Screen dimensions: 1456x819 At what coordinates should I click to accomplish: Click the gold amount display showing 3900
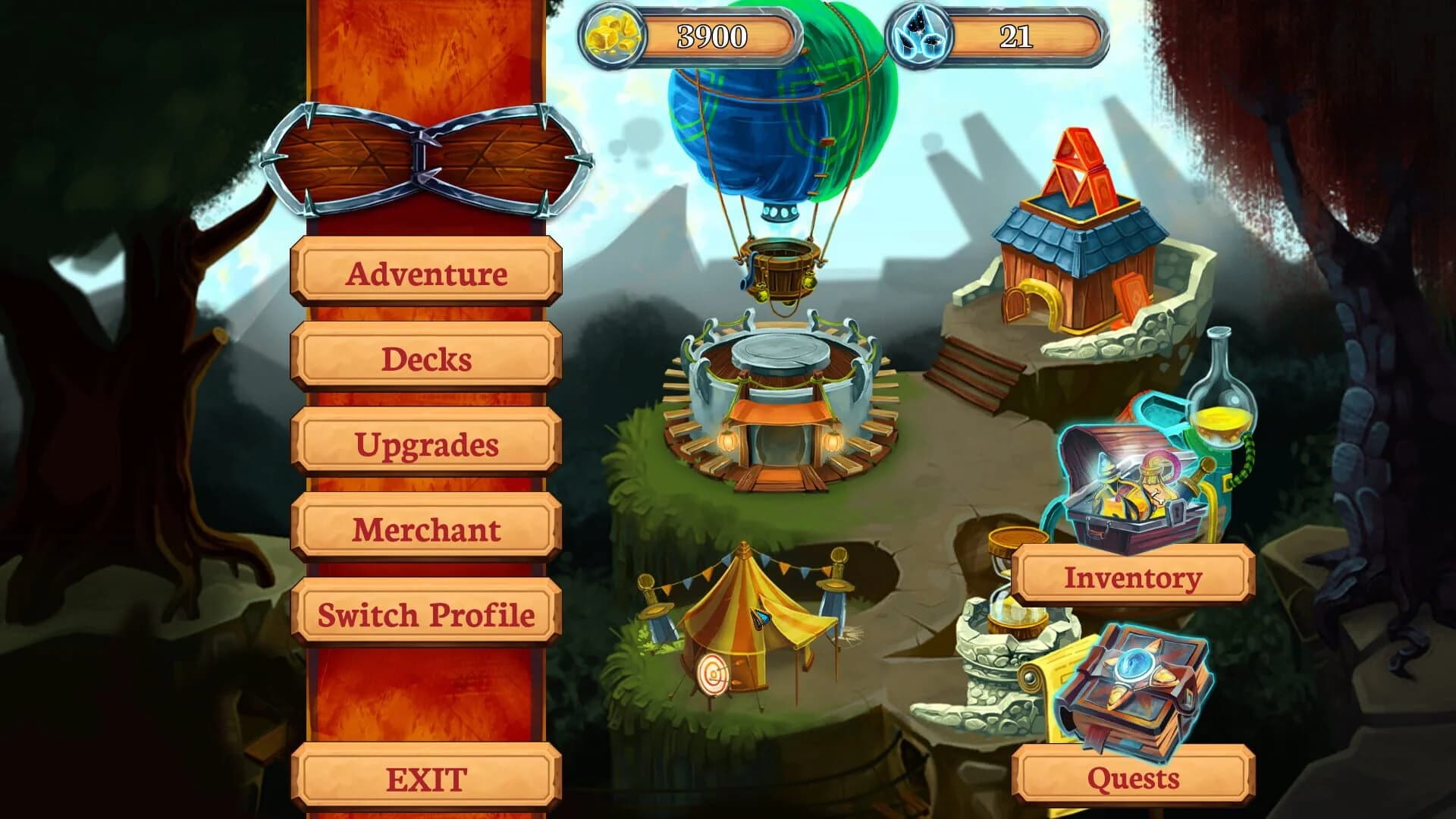(x=713, y=33)
